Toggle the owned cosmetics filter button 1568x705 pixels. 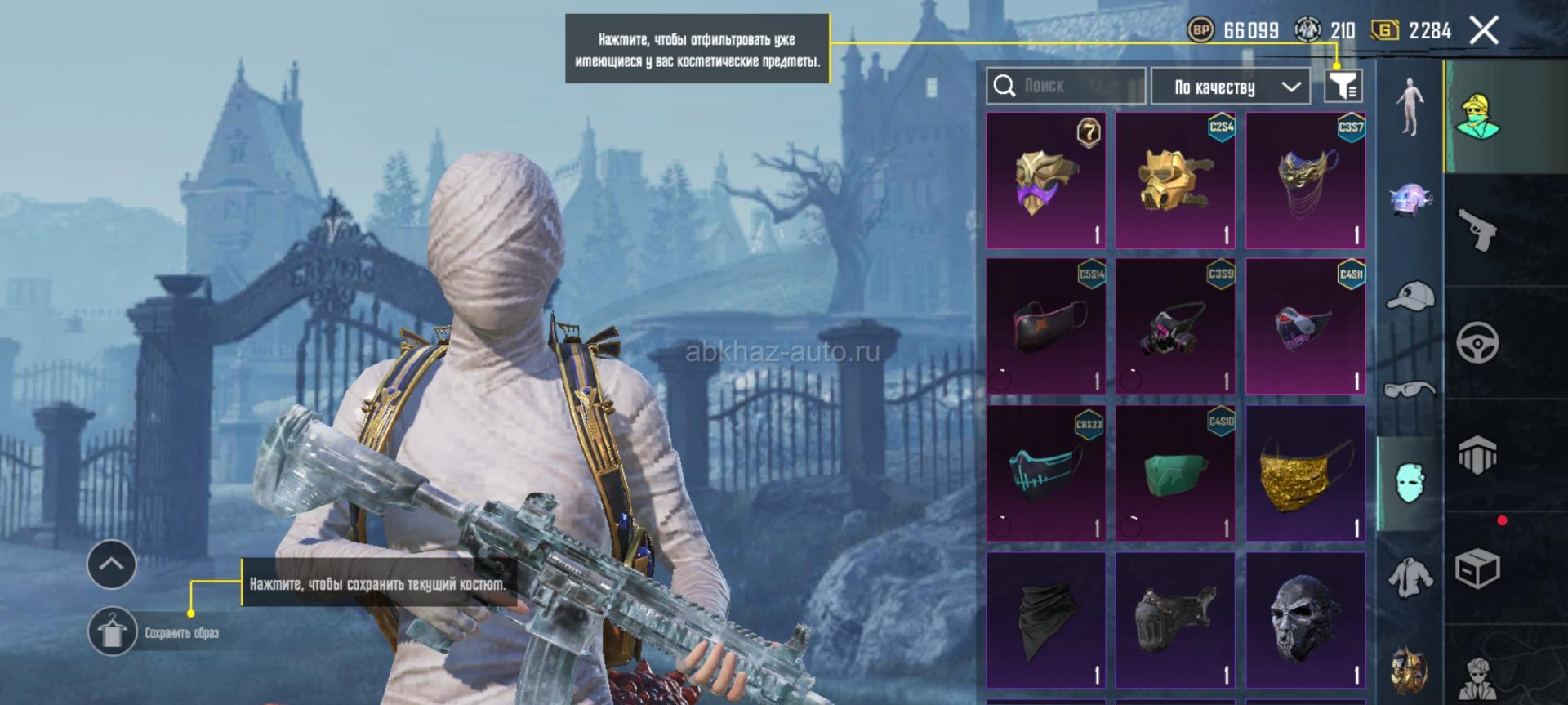[x=1343, y=85]
